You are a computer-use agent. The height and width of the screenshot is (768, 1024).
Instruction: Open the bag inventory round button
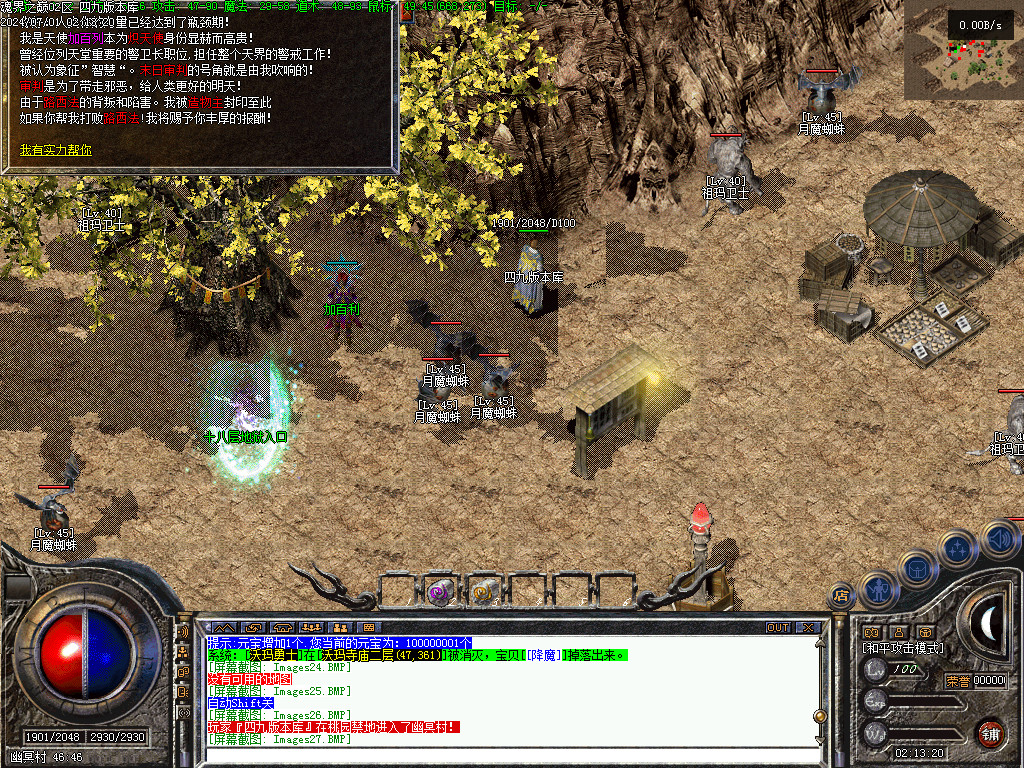[x=916, y=570]
